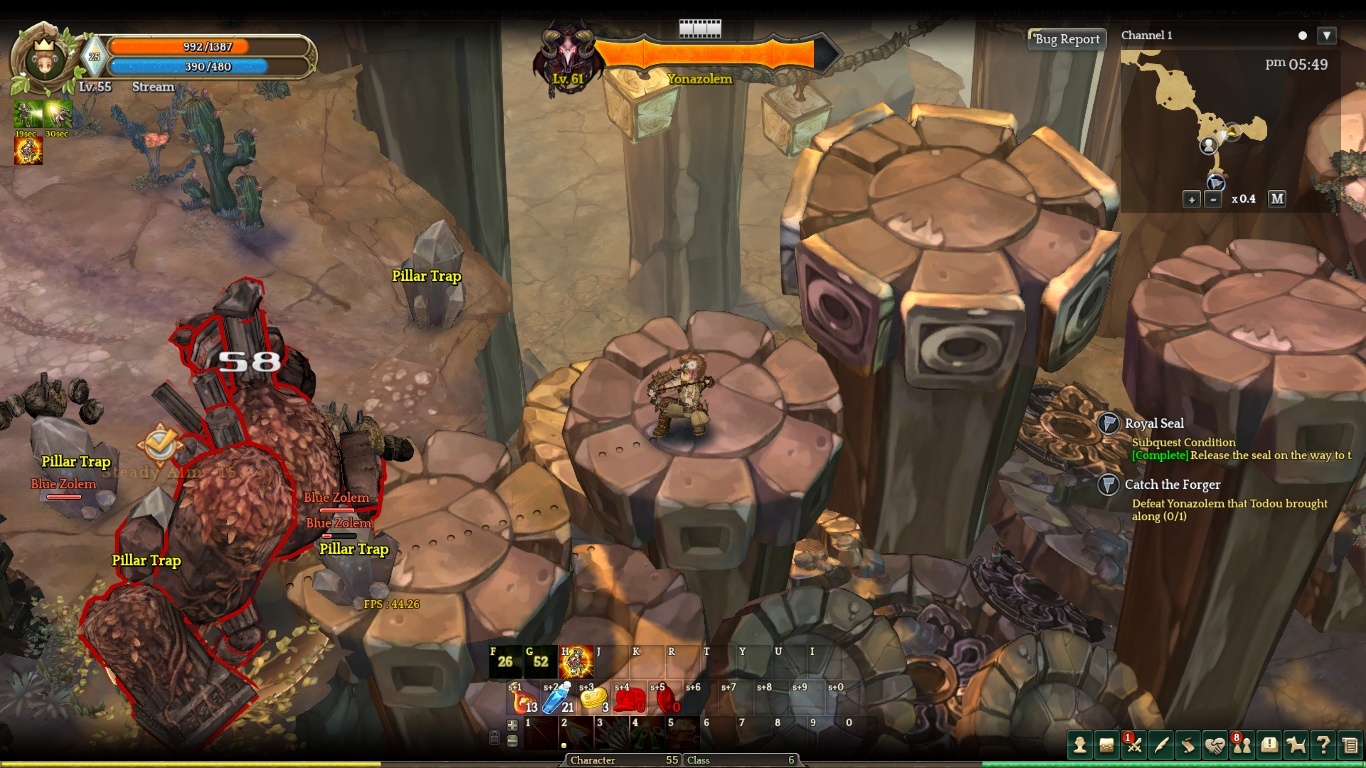Activate the fiery warrior skill on H
1366x768 pixels.
pyautogui.click(x=576, y=662)
